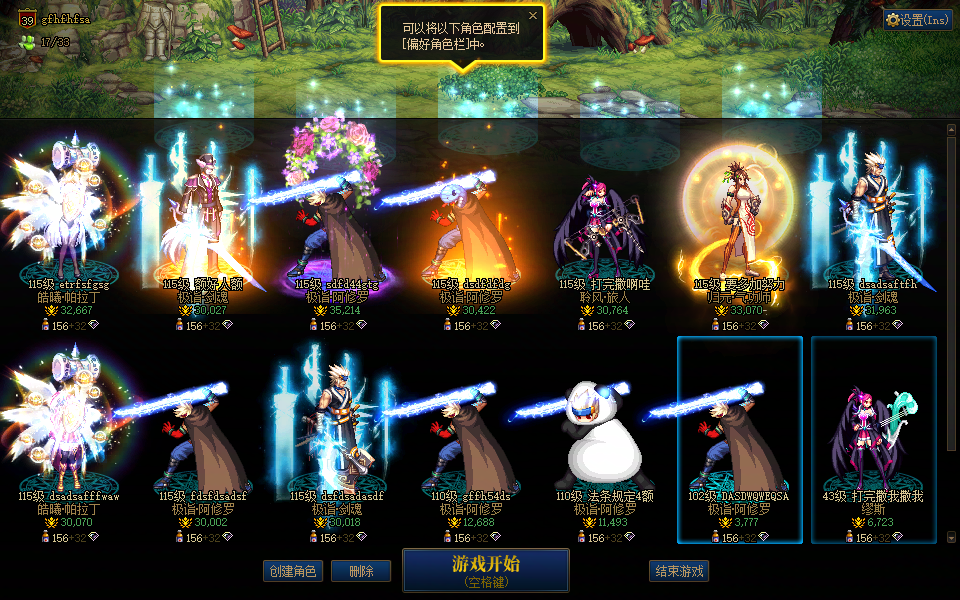Click the 创建角色 create character button
The image size is (960, 600).
pos(292,571)
